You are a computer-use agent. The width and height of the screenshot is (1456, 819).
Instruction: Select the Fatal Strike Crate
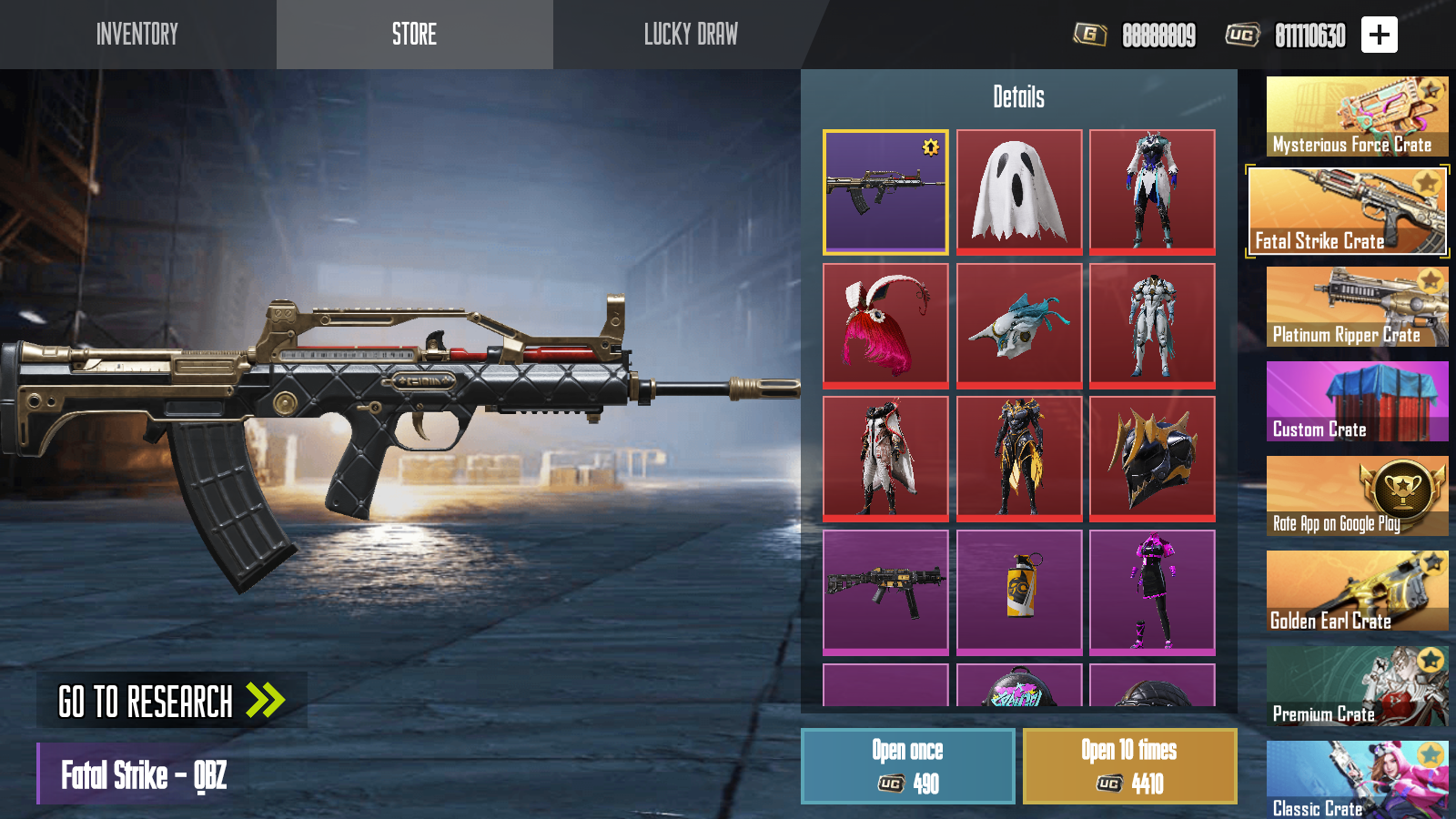tap(1348, 211)
